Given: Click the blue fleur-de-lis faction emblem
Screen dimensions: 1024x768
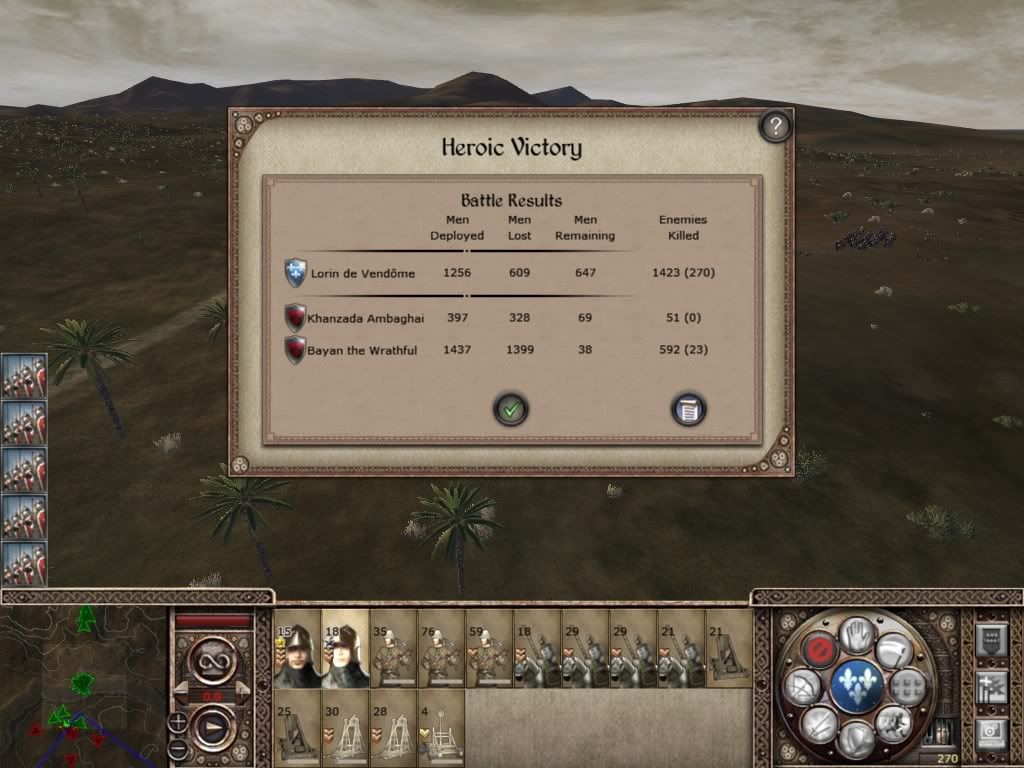Looking at the screenshot, I should tap(857, 687).
